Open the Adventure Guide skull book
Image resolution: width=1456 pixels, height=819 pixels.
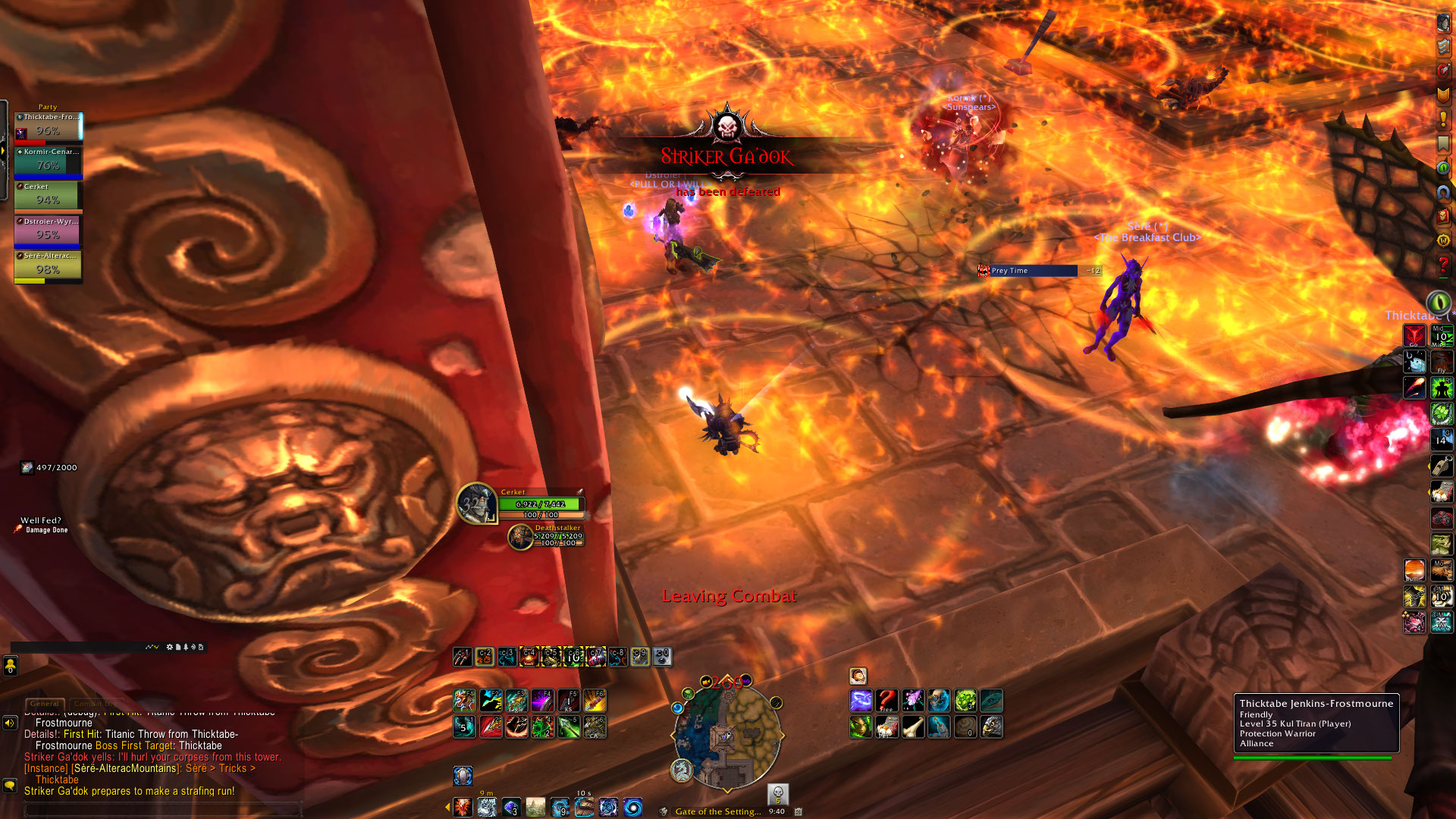1443,216
